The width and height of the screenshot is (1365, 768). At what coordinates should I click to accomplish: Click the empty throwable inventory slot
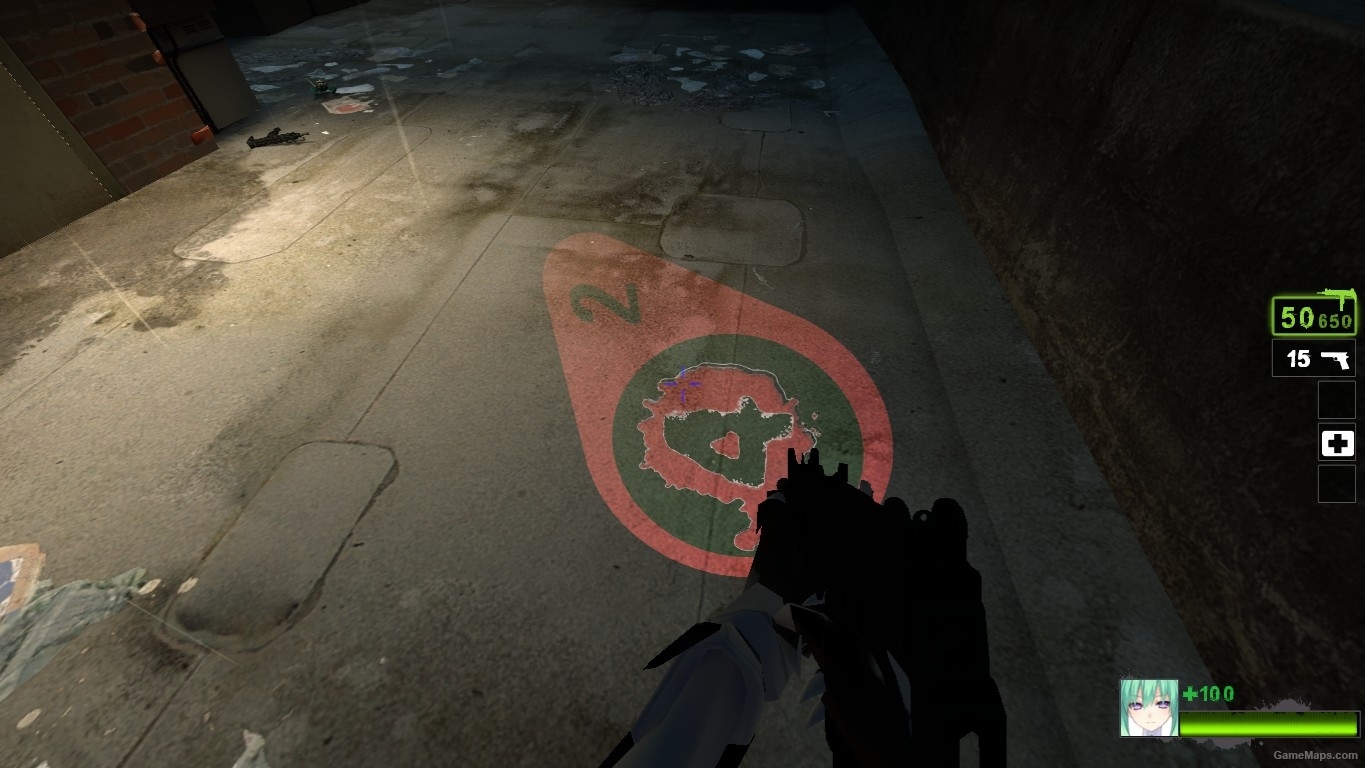[x=1337, y=399]
